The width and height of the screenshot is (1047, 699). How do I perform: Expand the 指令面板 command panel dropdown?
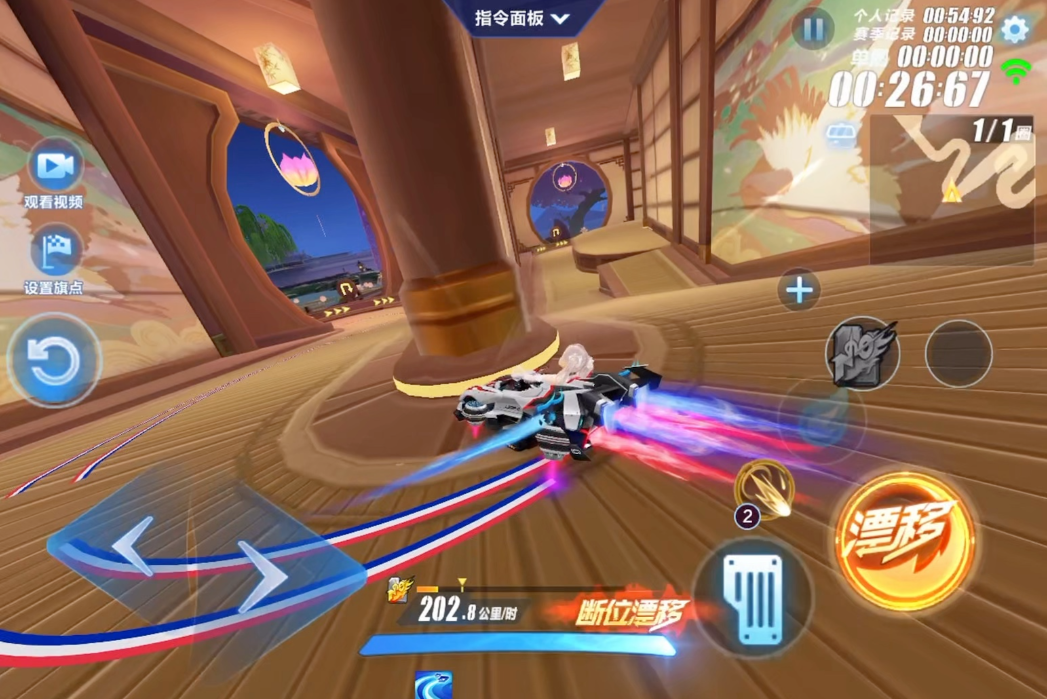click(x=521, y=18)
